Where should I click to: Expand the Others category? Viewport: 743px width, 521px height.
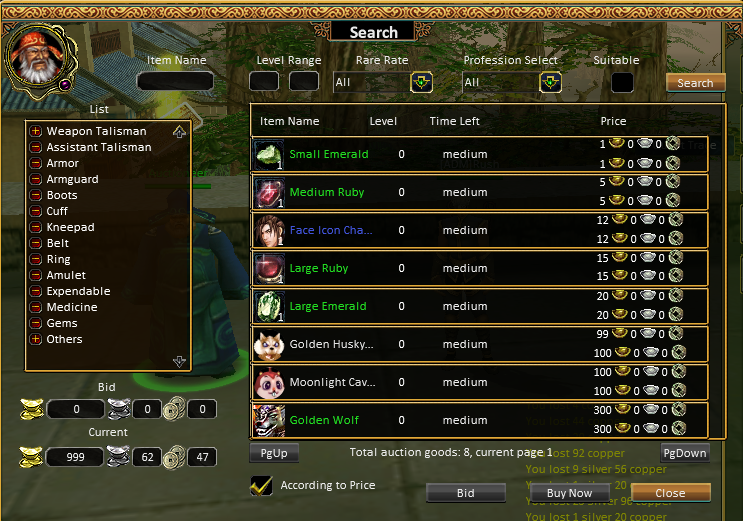pos(36,339)
